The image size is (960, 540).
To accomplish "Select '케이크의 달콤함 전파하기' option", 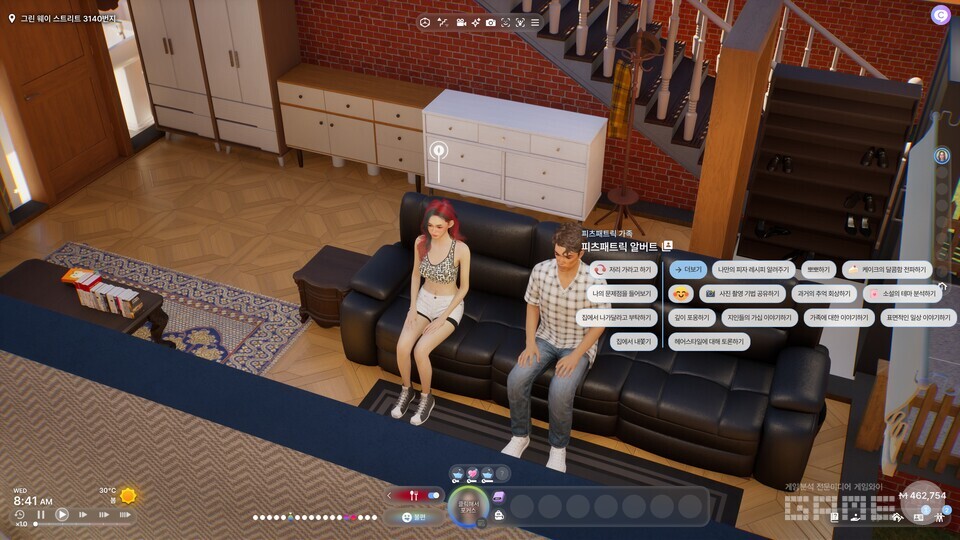I will point(887,269).
